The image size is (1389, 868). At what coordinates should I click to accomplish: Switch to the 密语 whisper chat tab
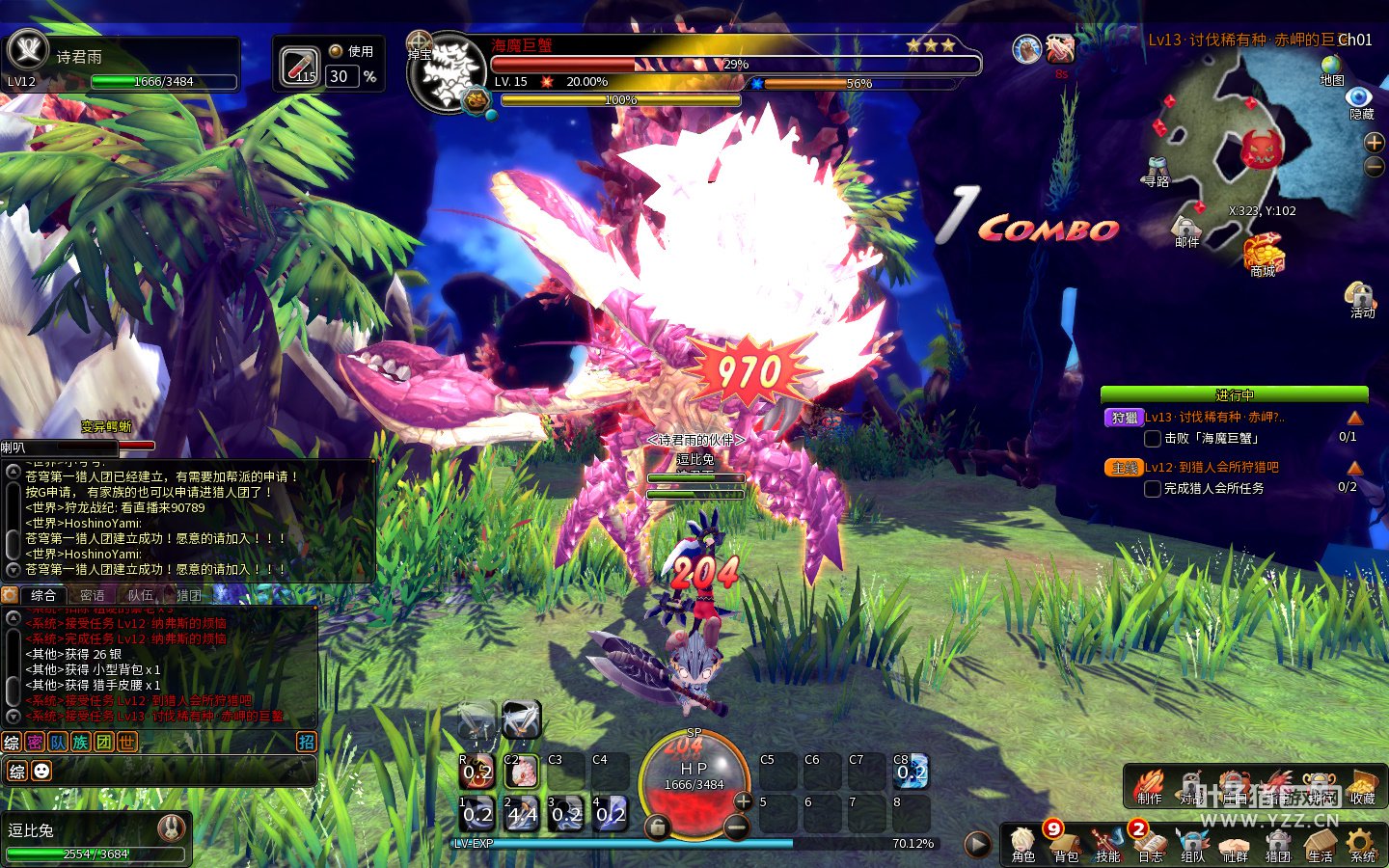tap(93, 595)
